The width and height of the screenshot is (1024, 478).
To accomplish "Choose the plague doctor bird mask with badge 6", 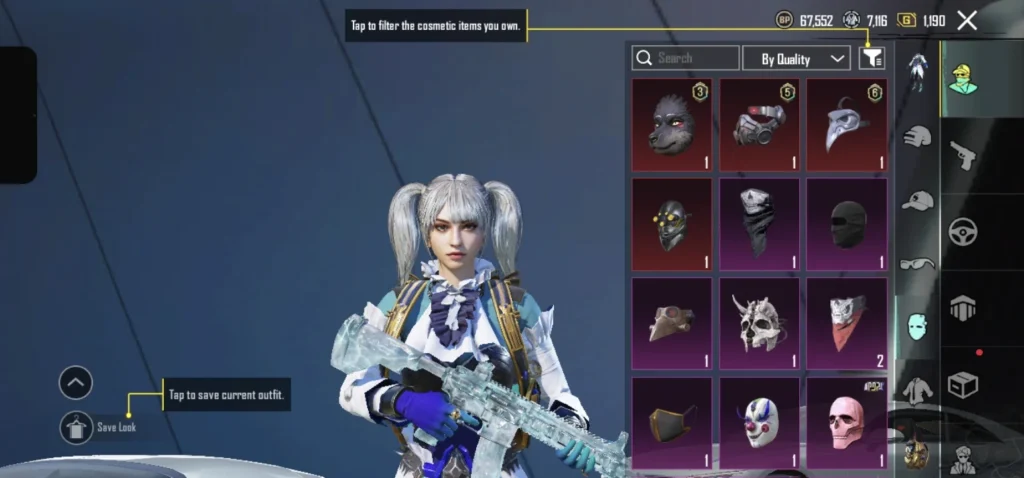I will 847,125.
